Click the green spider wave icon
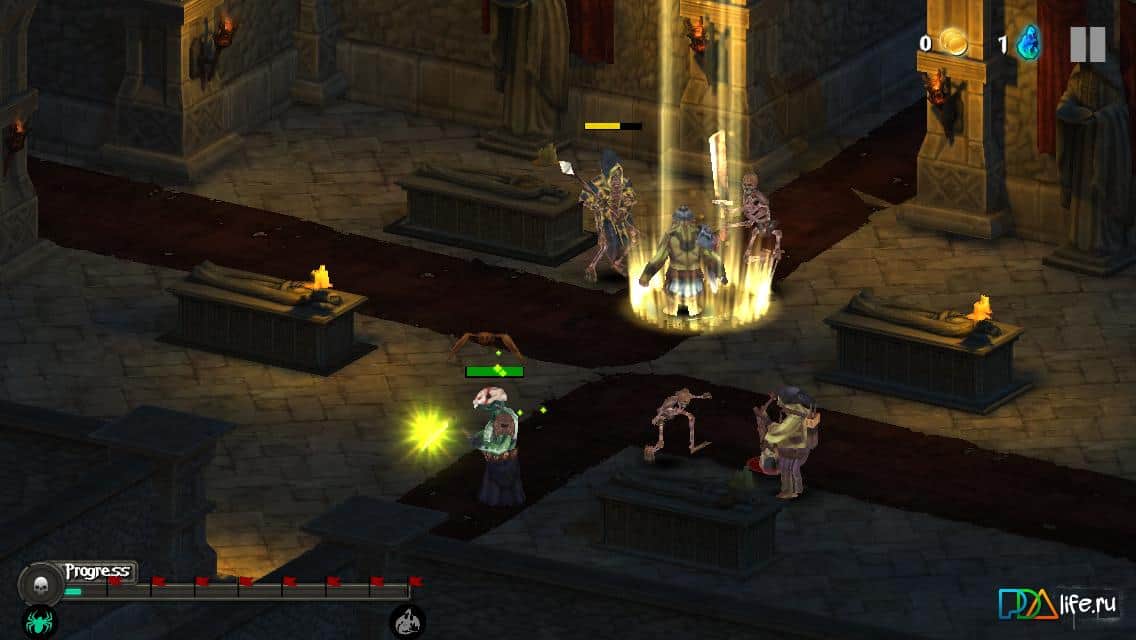Screen dimensions: 1136x640 pyautogui.click(x=40, y=623)
